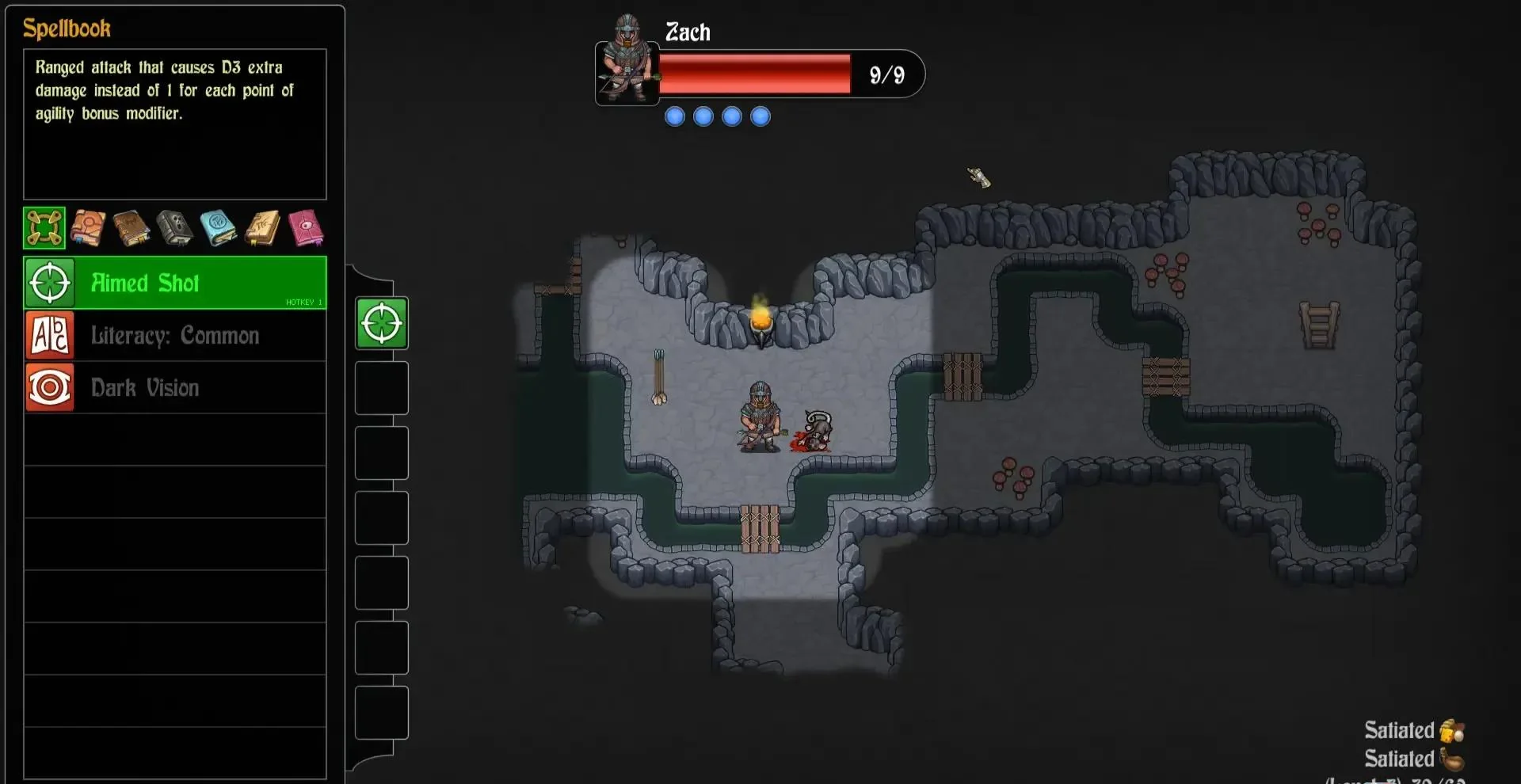Open the orange map spellbook category
Screen dimensions: 1521x784
click(x=87, y=228)
